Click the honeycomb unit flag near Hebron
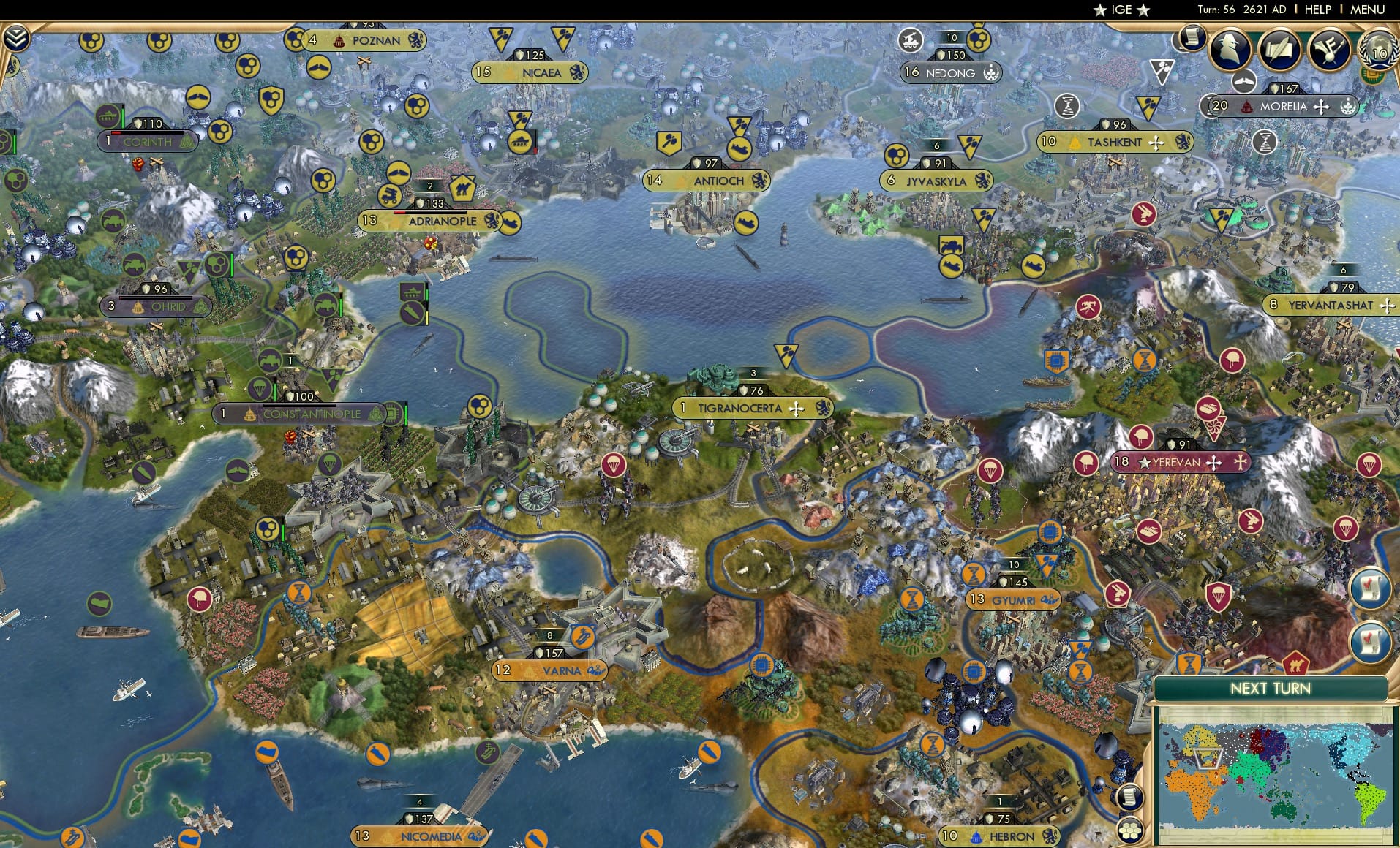 click(x=1129, y=830)
